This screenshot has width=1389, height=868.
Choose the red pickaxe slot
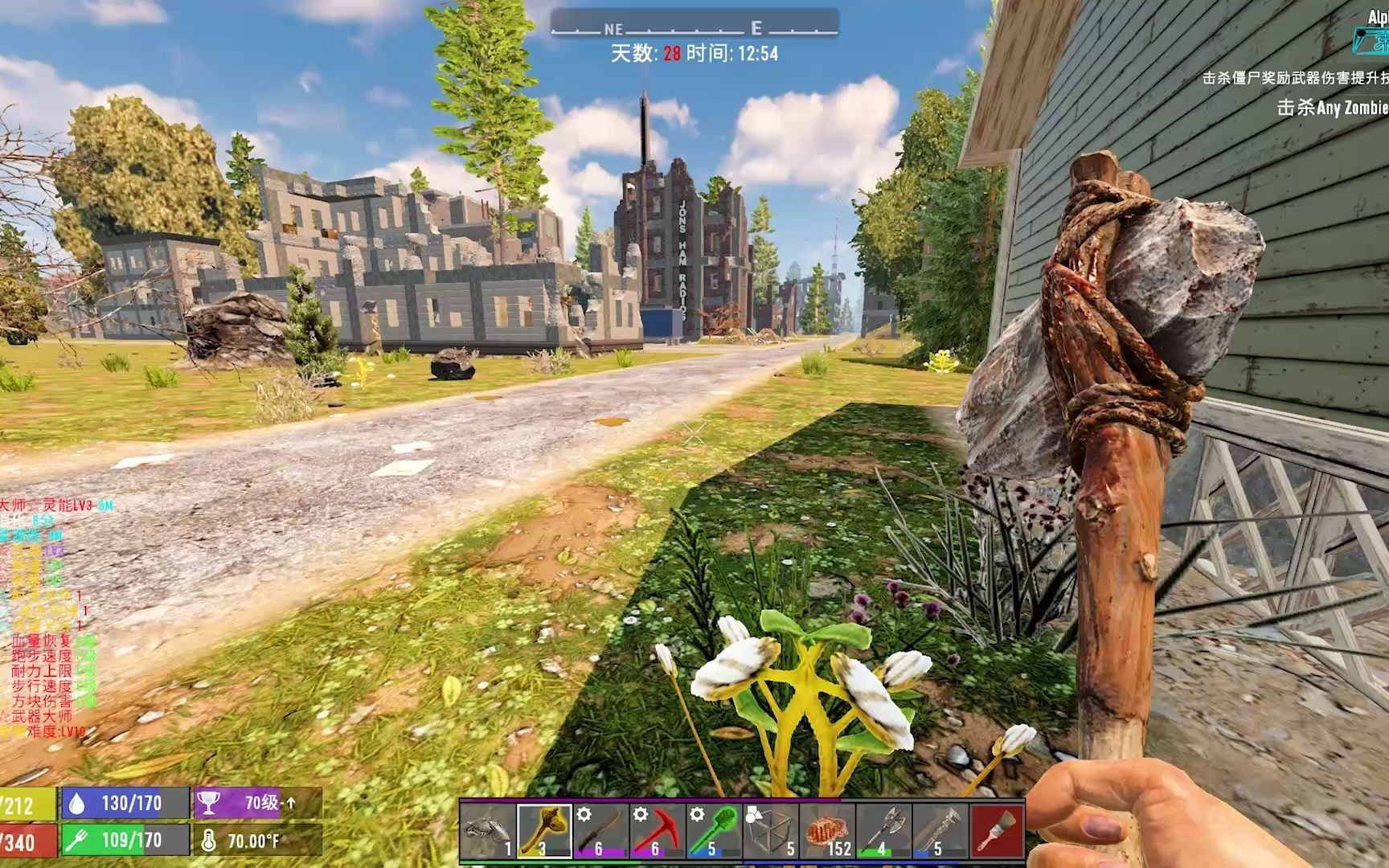(x=657, y=830)
